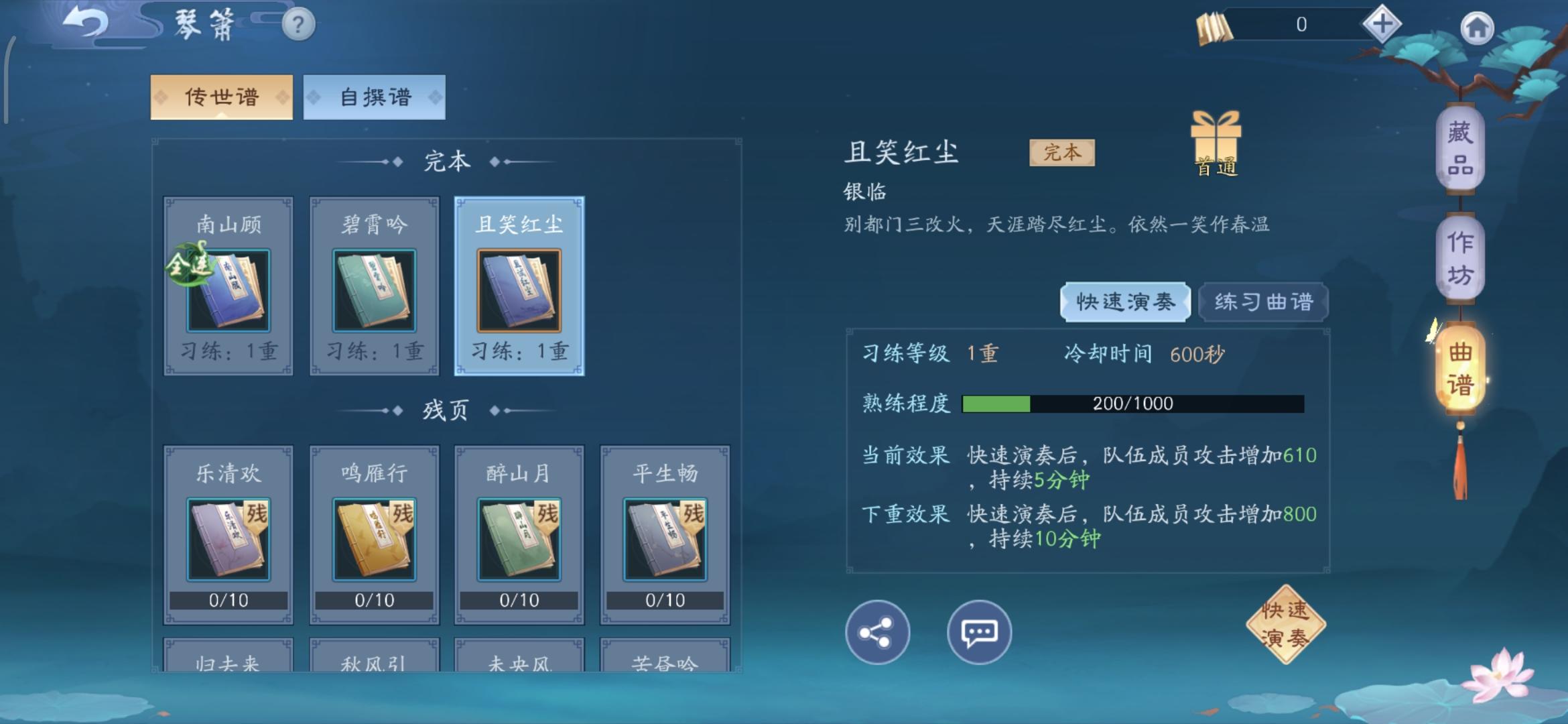Switch to the 自撰谱 tab
This screenshot has height=724, width=1568.
coord(373,96)
